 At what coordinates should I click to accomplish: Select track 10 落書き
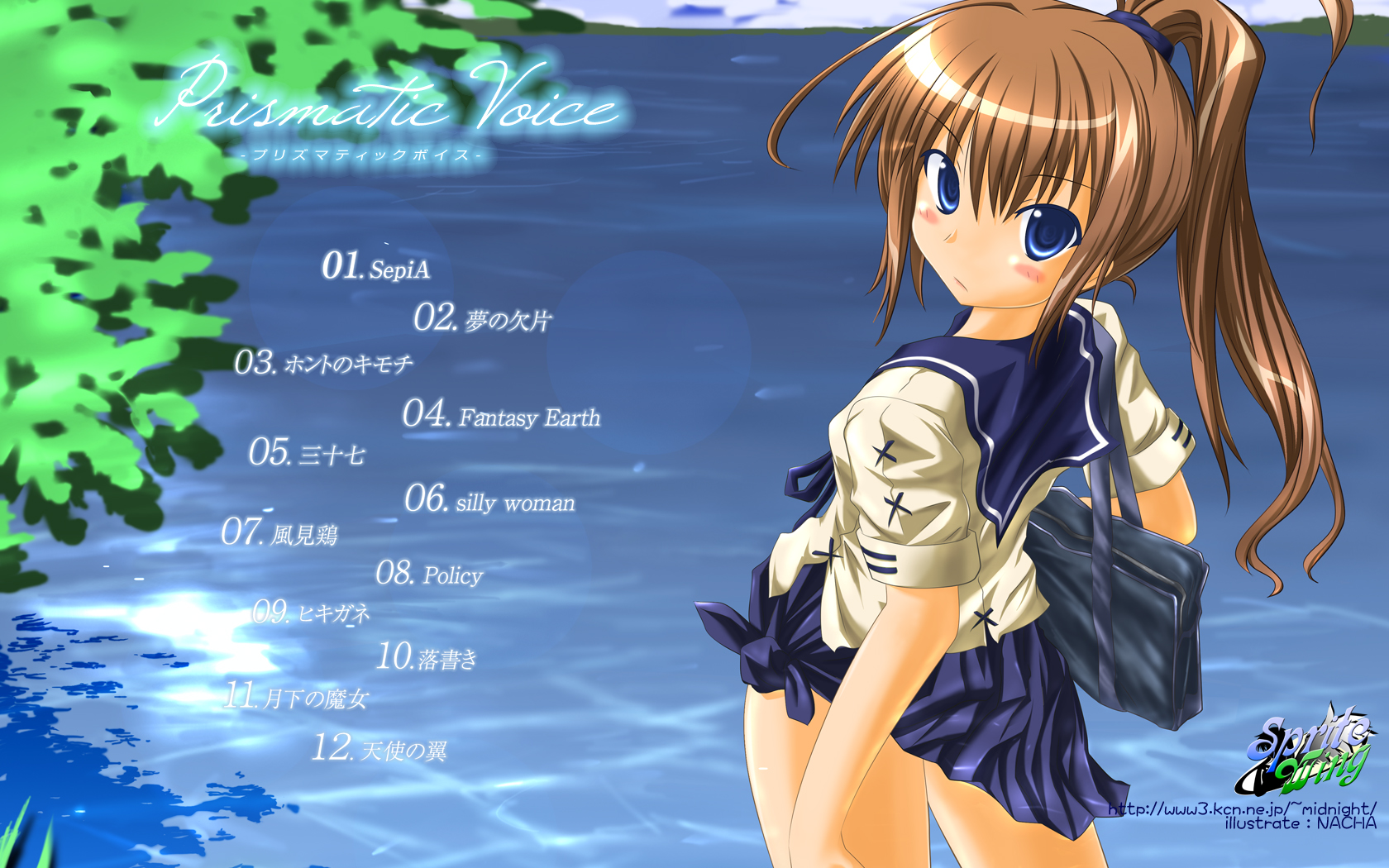point(427,657)
